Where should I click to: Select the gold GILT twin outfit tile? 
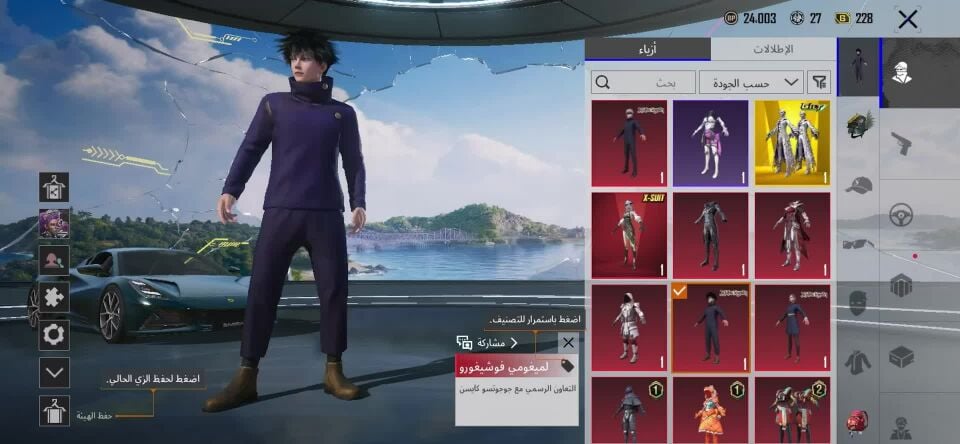(792, 143)
